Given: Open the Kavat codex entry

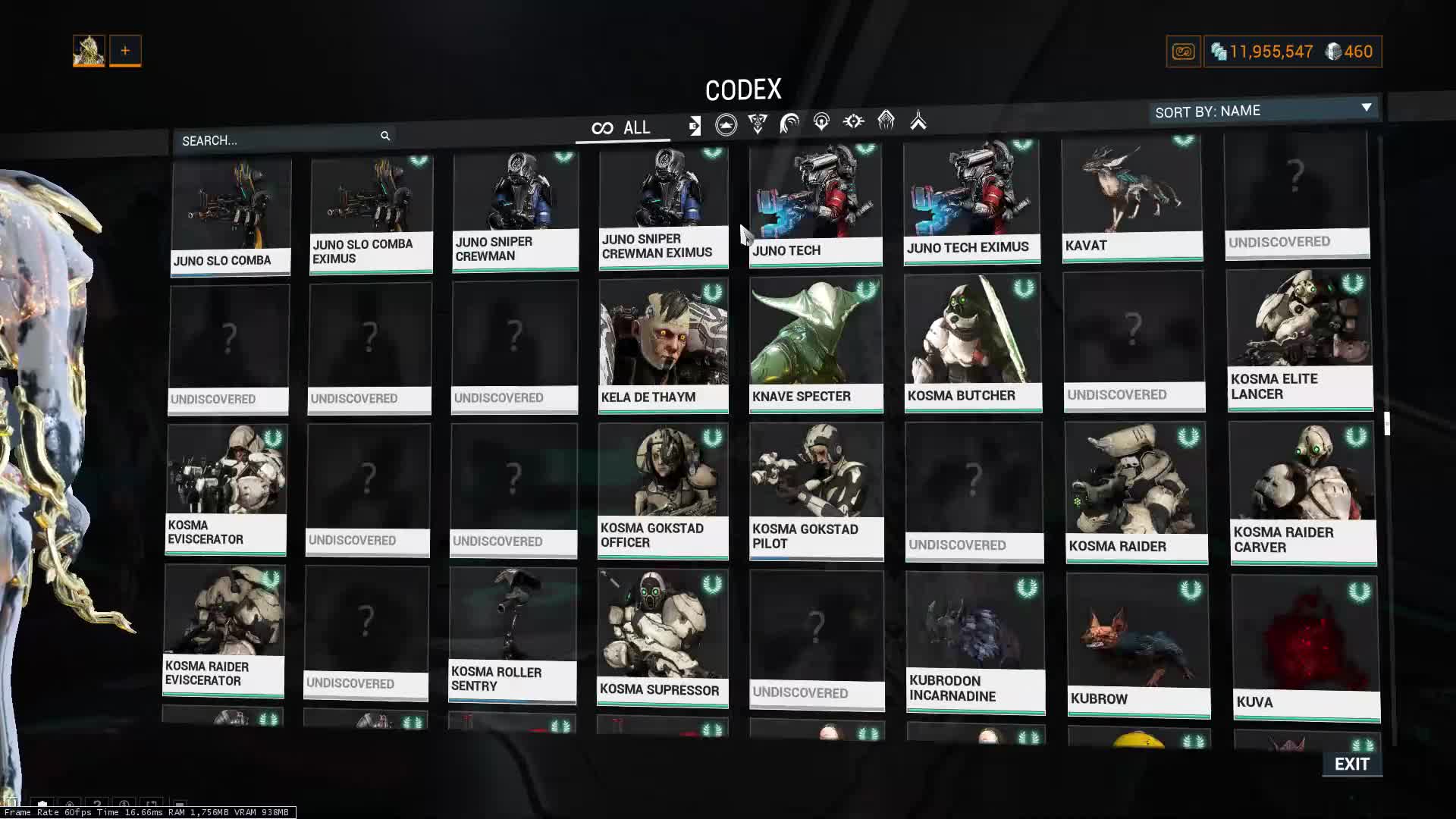Looking at the screenshot, I should pos(1132,199).
